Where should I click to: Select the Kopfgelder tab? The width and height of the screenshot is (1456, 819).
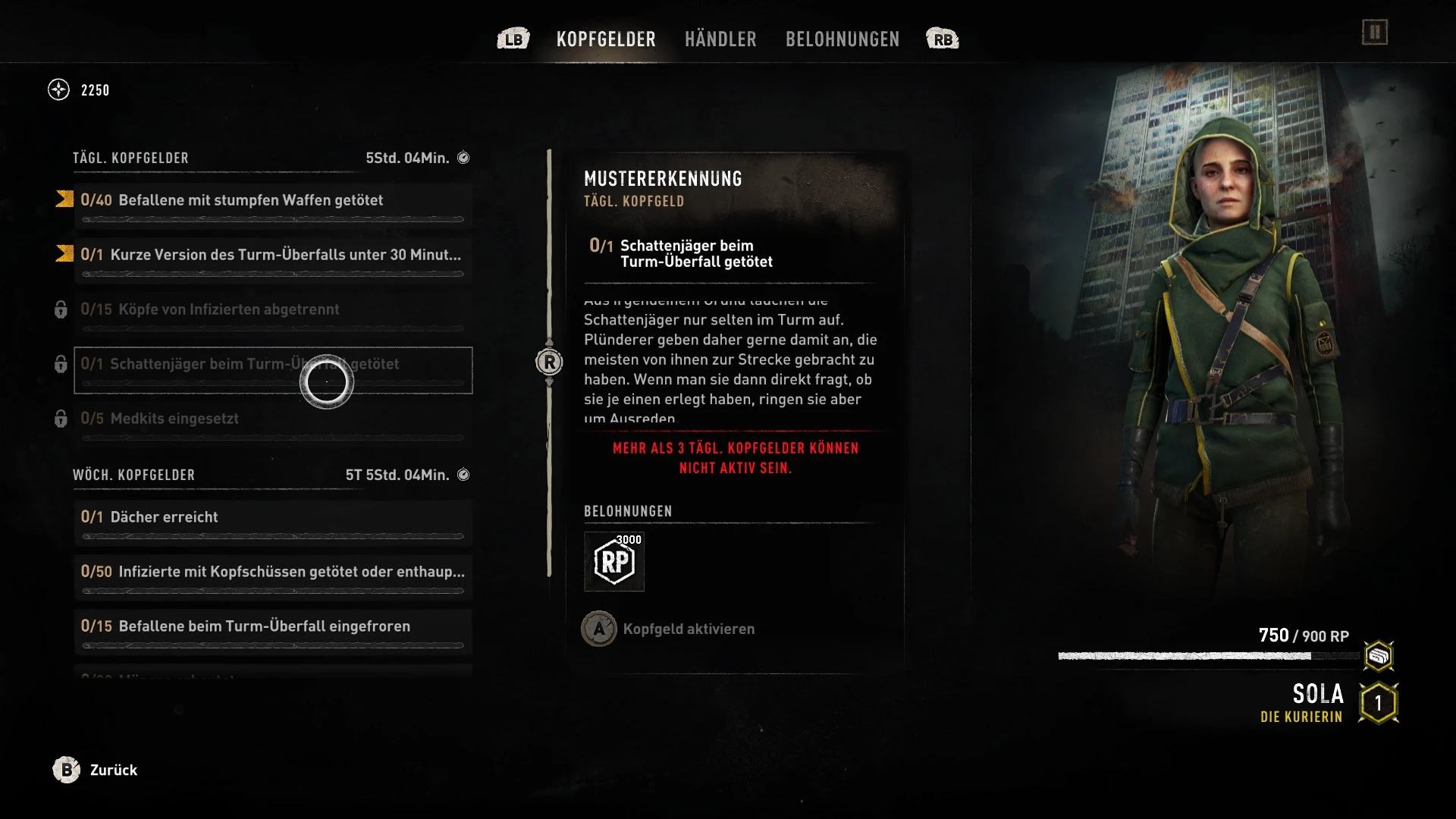pos(606,39)
